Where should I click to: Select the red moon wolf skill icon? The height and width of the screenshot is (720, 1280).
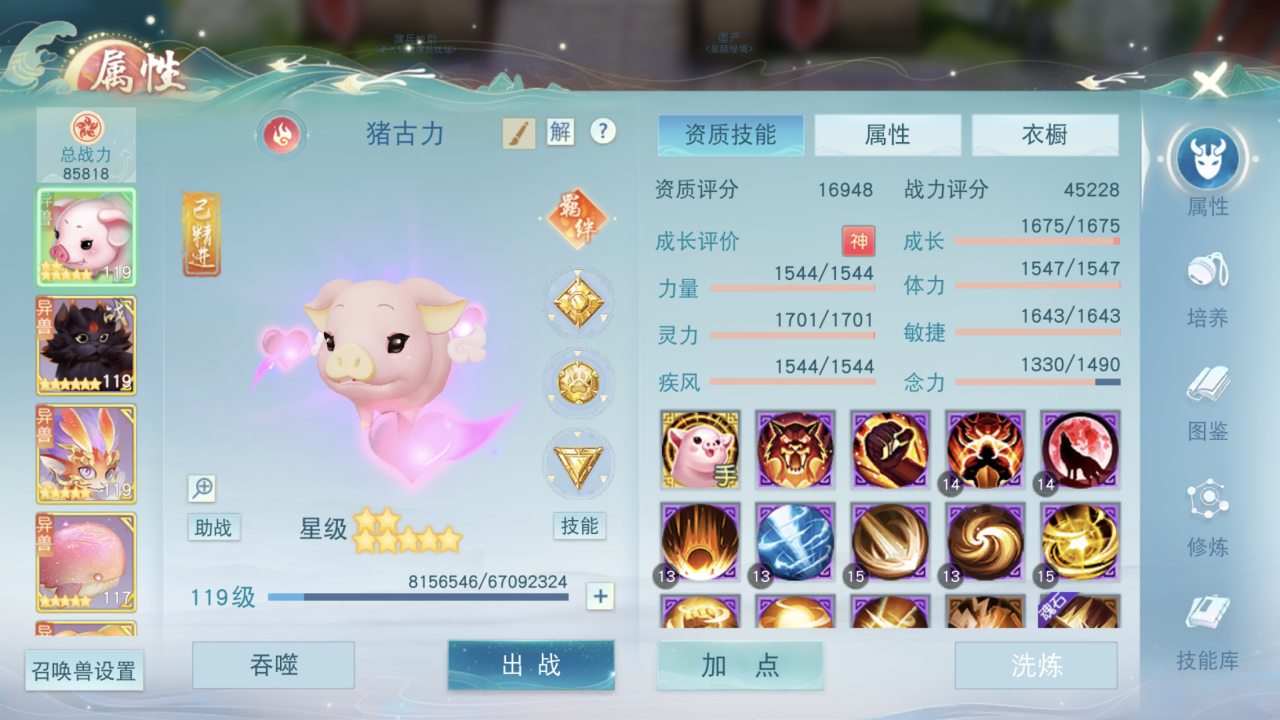click(1079, 450)
